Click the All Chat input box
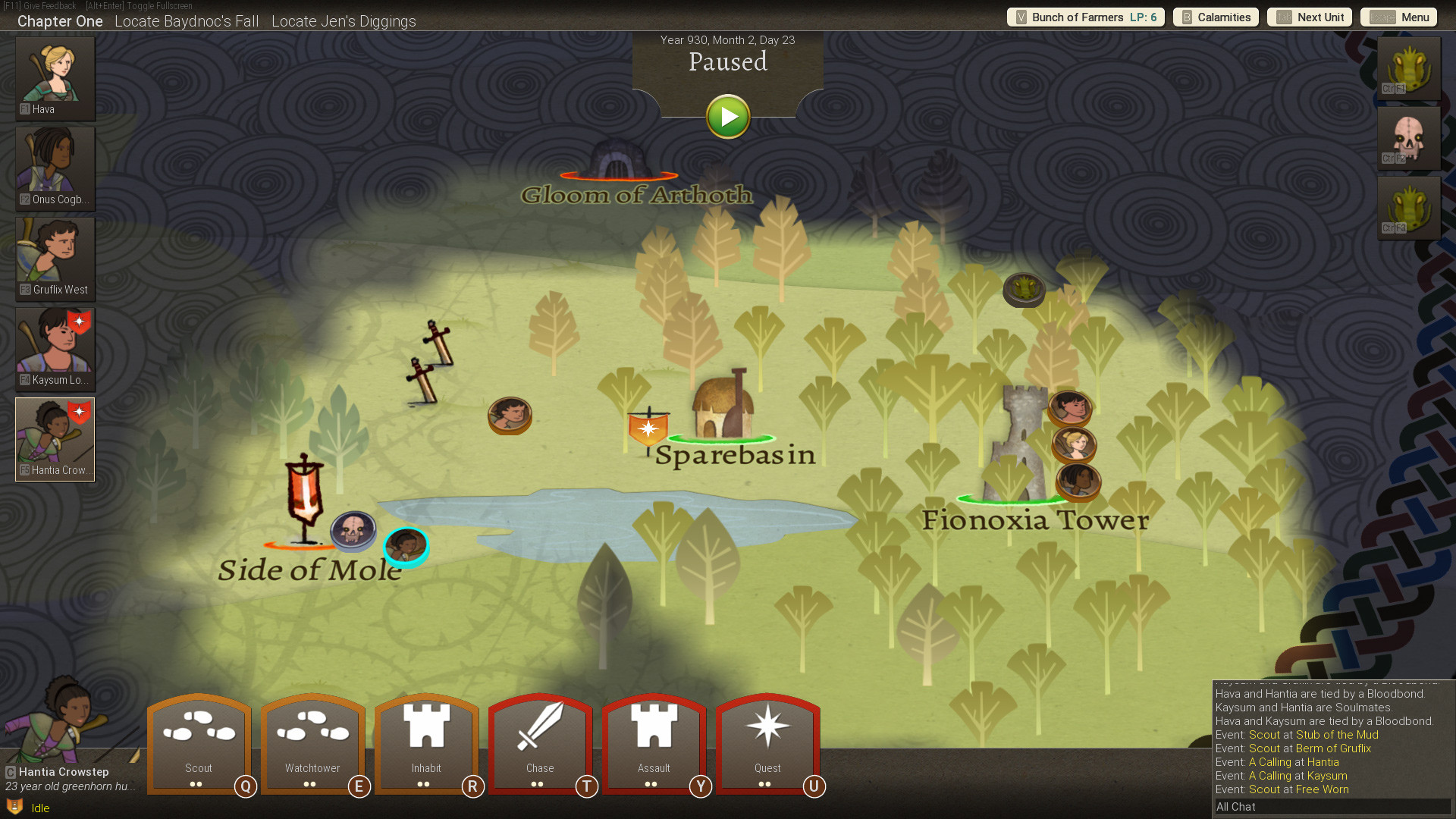Screen dimensions: 1456x819 [x=1332, y=807]
